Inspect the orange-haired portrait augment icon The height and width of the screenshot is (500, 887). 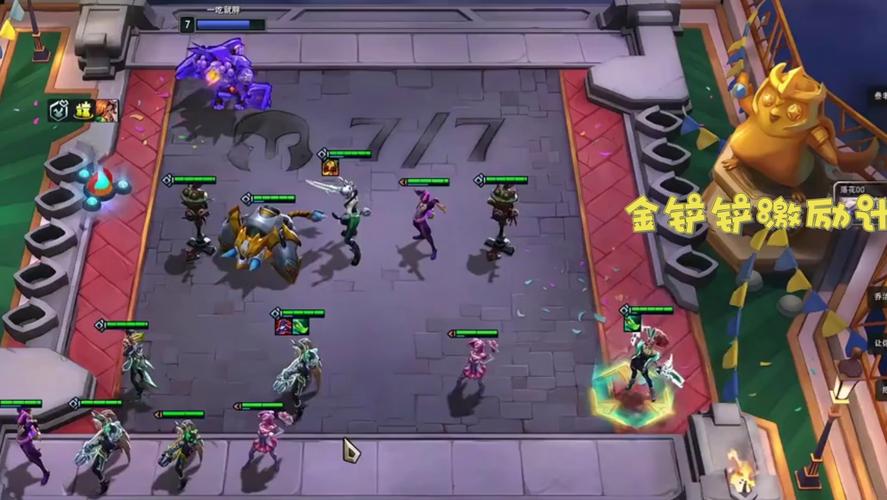click(x=106, y=111)
